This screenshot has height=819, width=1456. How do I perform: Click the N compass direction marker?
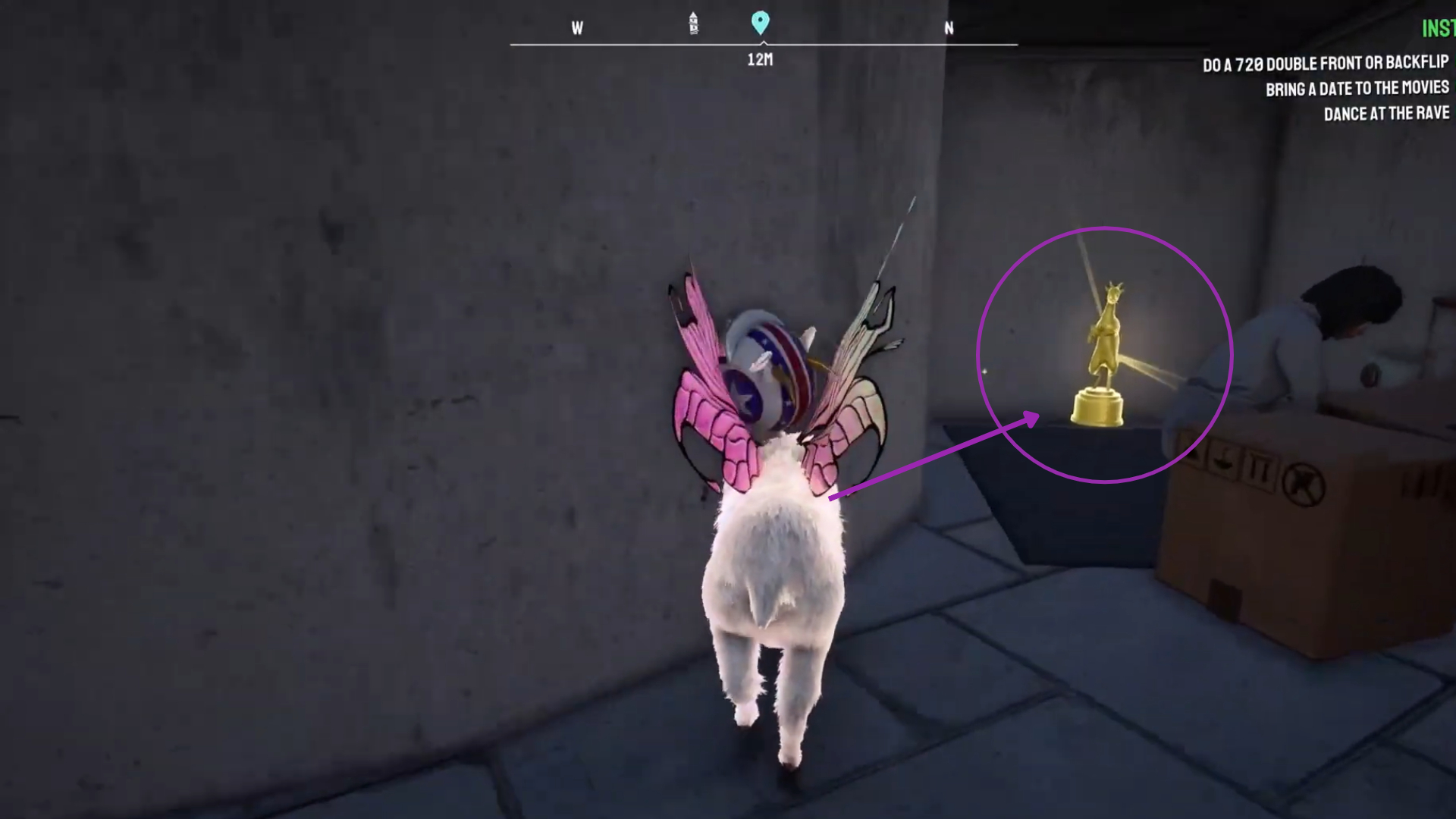tap(949, 29)
